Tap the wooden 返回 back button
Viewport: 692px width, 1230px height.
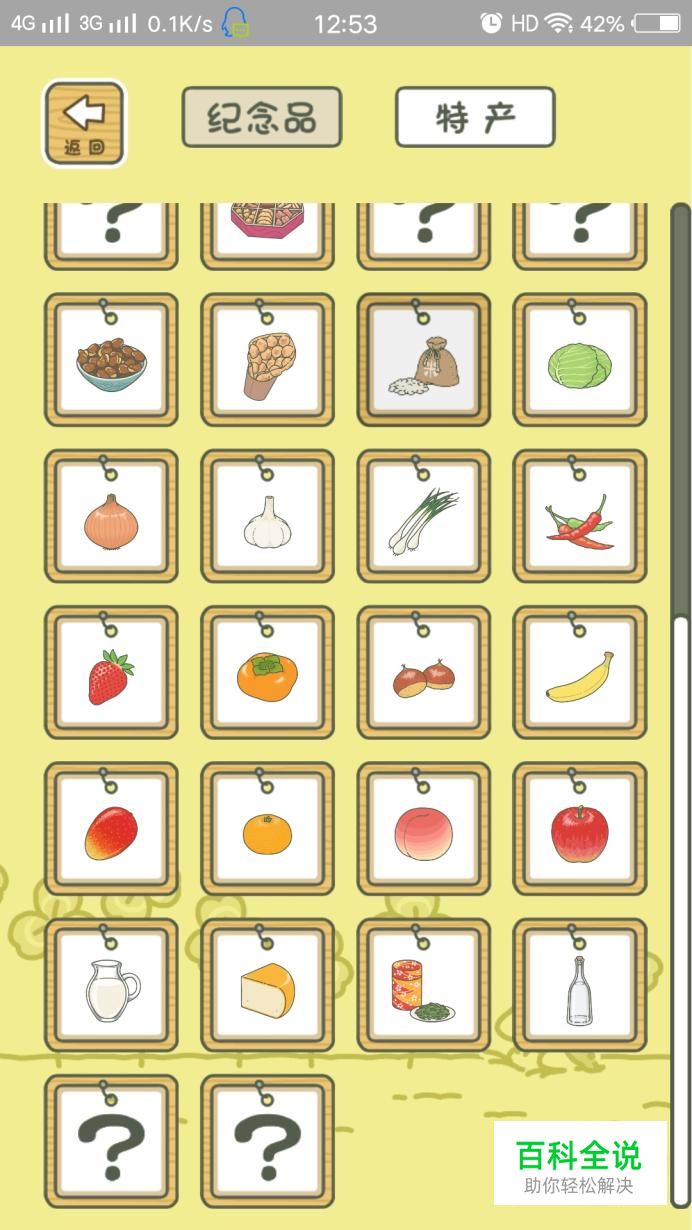coord(84,122)
